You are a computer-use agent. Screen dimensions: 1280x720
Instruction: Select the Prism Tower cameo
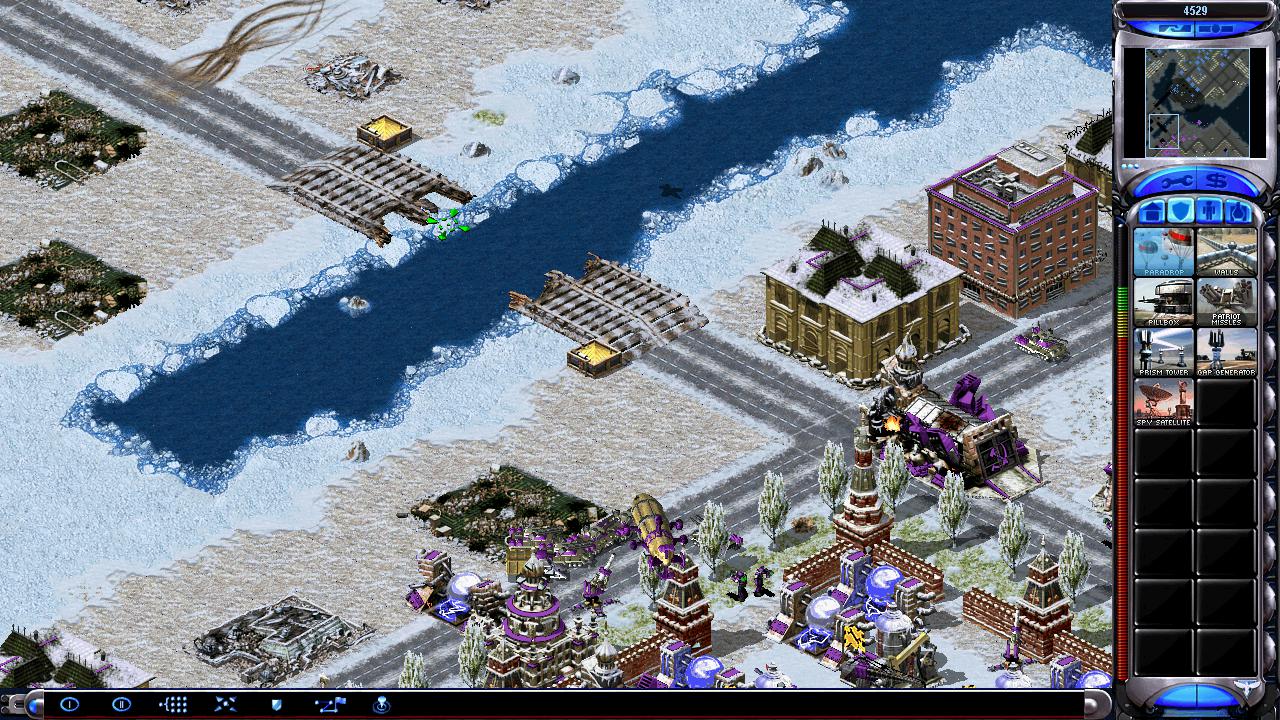tap(1163, 352)
